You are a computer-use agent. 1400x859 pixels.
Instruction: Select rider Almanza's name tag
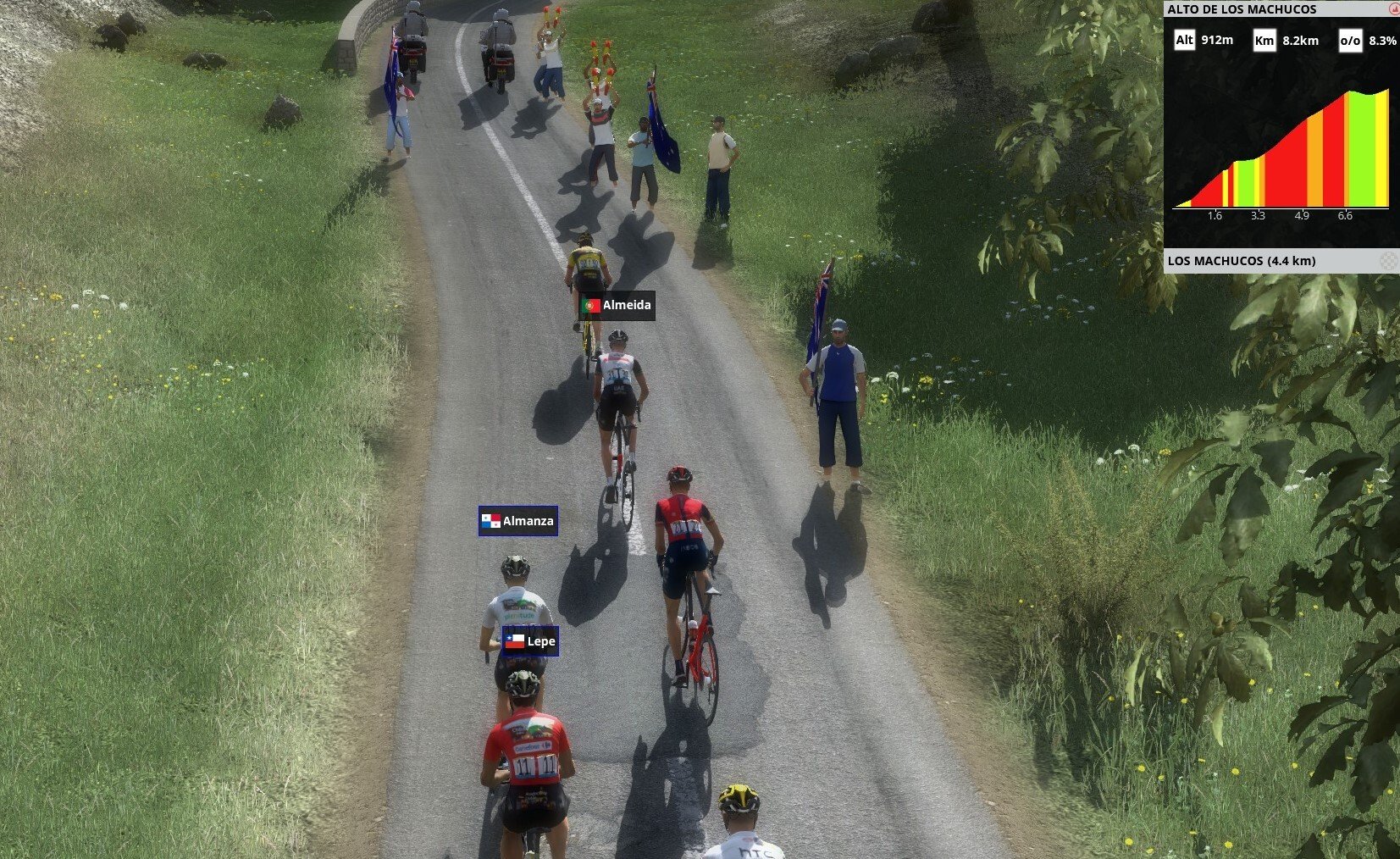pyautogui.click(x=517, y=521)
